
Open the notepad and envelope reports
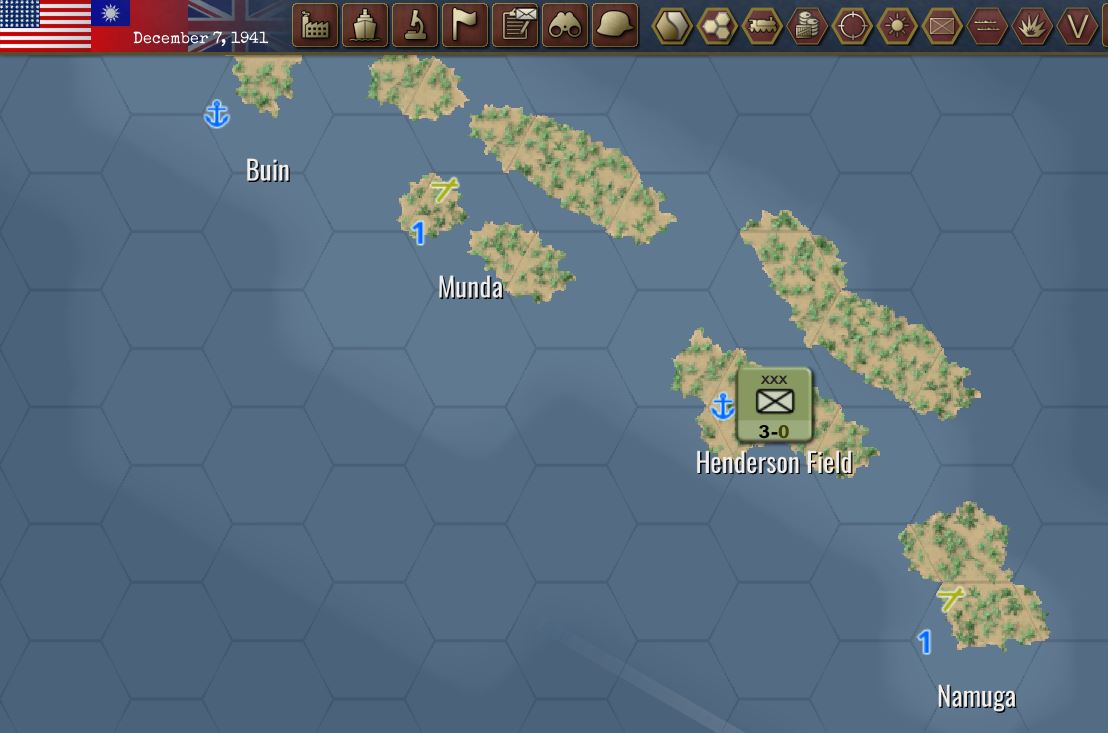[x=515, y=26]
